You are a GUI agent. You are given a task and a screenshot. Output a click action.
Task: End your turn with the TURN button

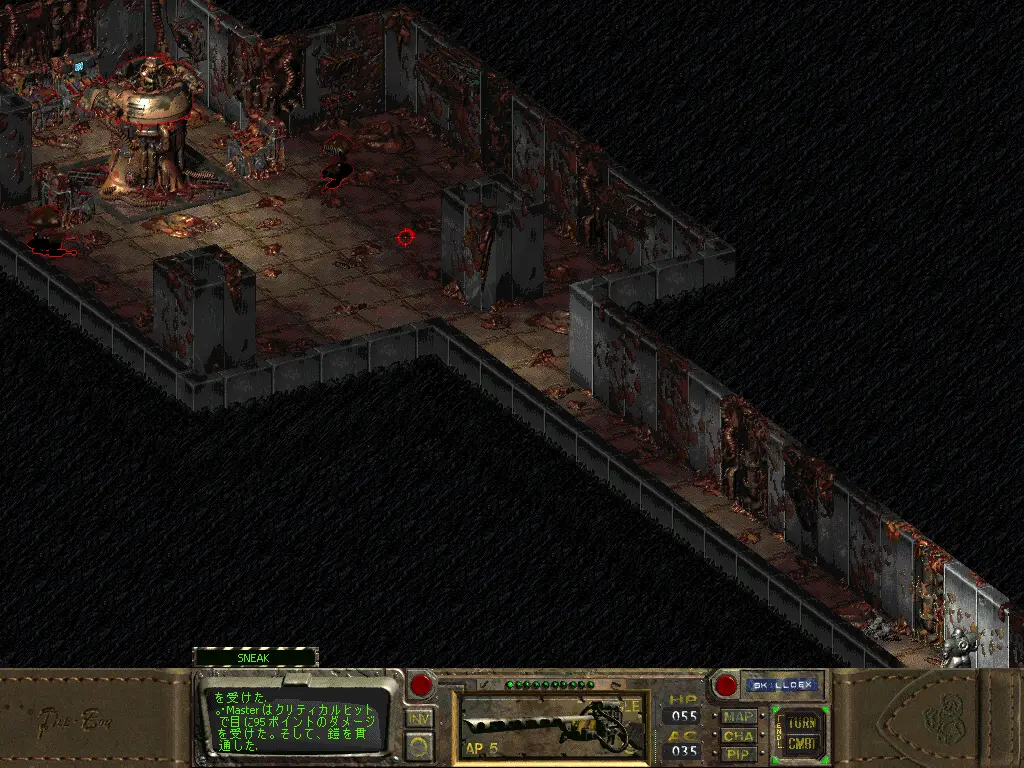[802, 722]
